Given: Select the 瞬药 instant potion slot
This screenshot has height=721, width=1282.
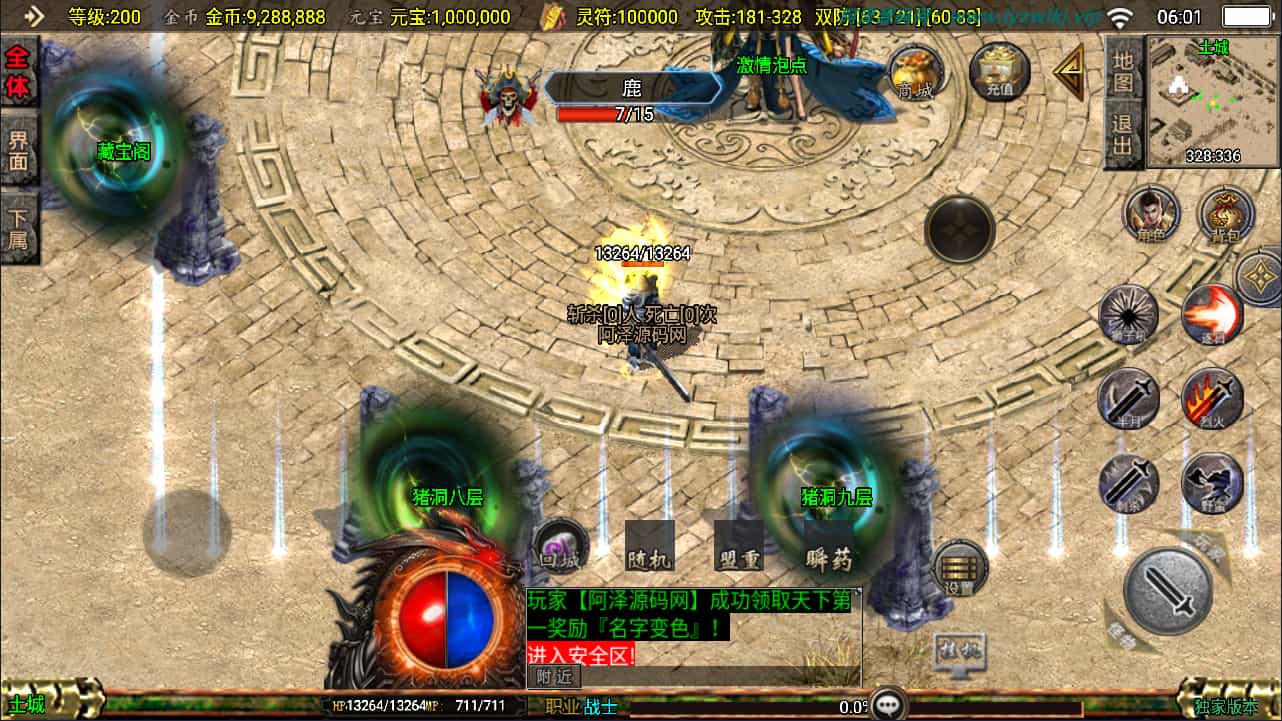Looking at the screenshot, I should (x=829, y=547).
